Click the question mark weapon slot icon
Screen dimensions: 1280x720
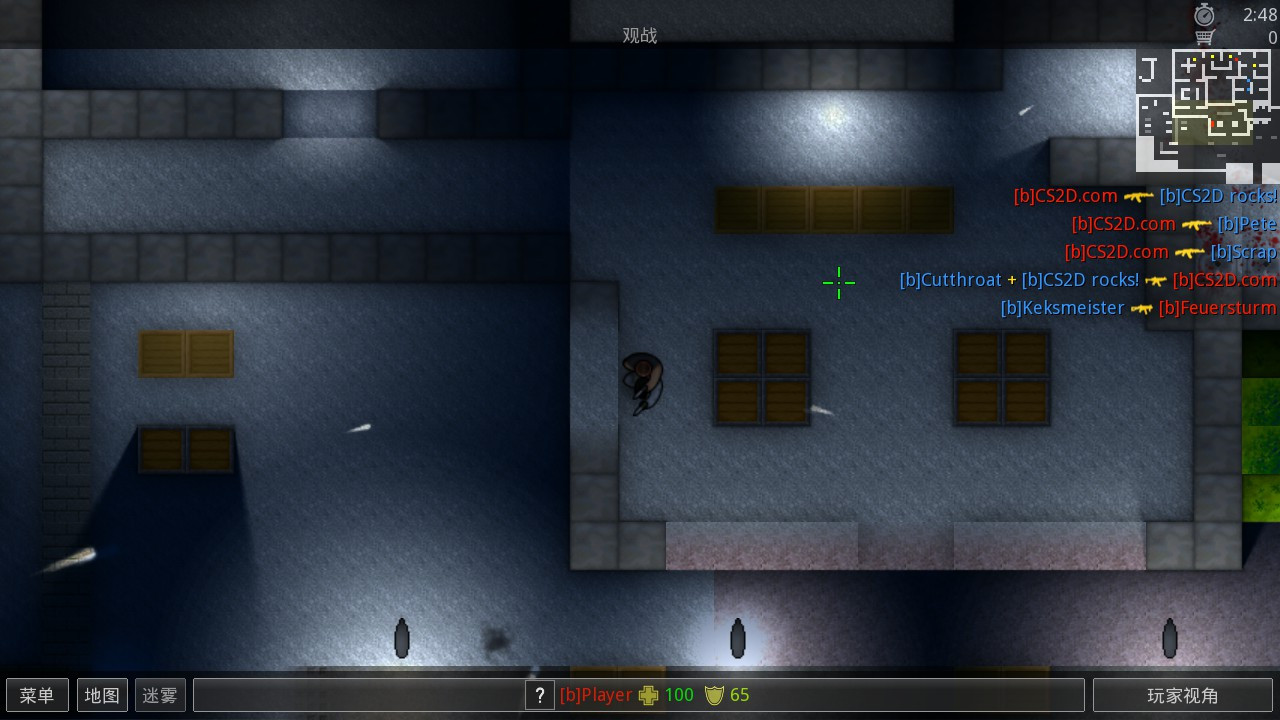pyautogui.click(x=539, y=694)
